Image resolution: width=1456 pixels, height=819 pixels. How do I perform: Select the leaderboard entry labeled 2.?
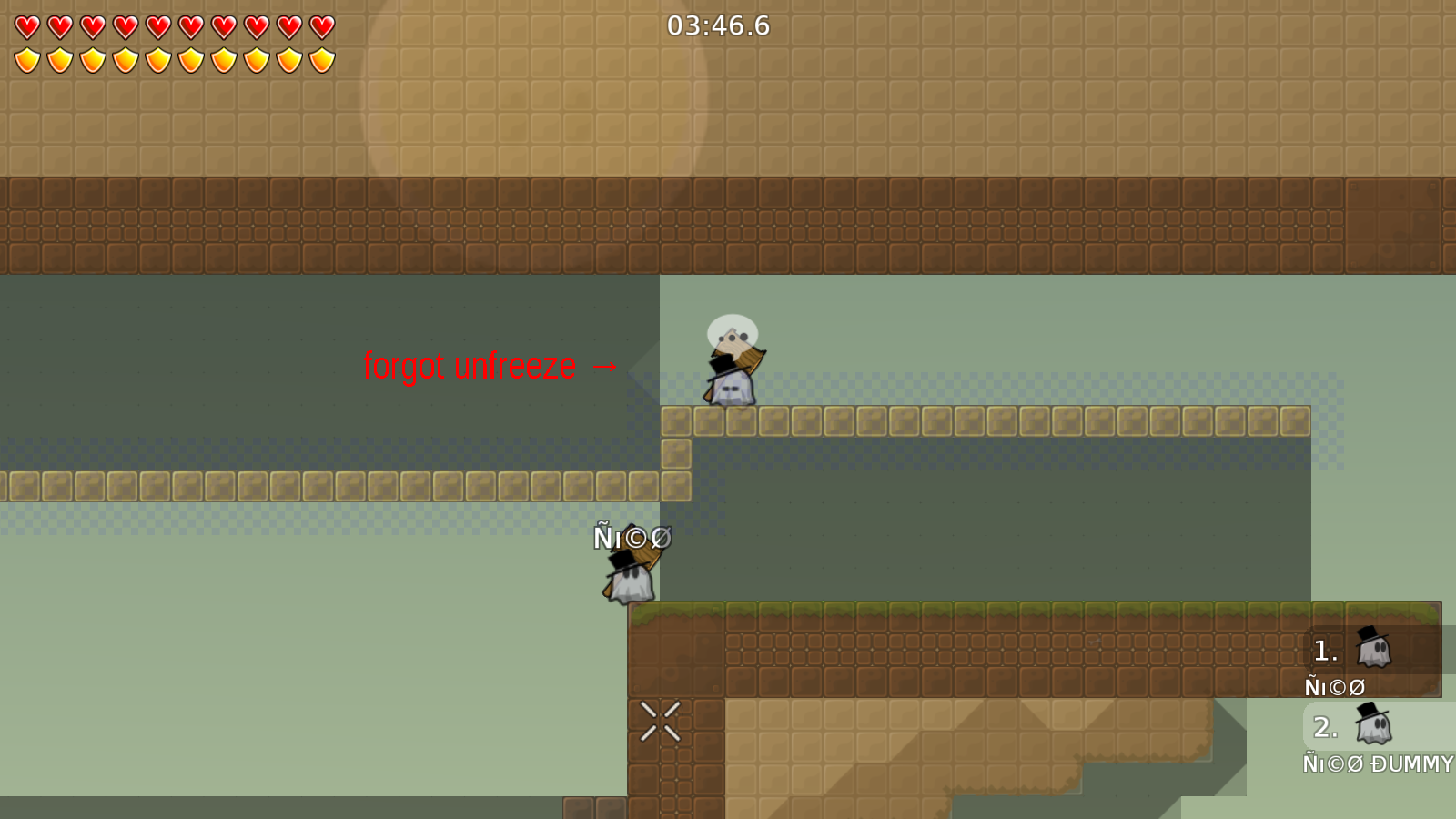[x=1324, y=727]
